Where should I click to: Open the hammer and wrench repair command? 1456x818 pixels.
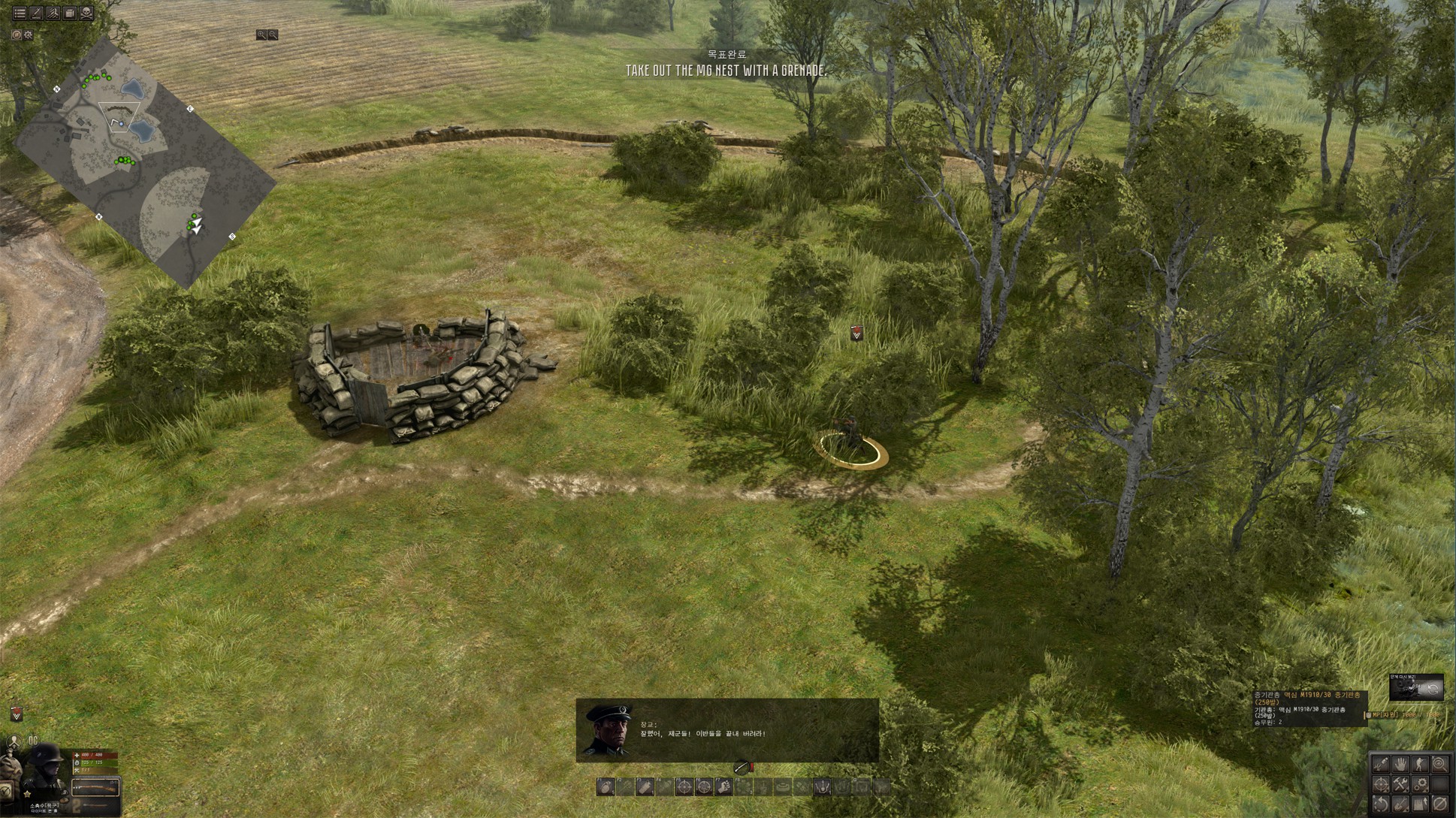tap(1401, 784)
